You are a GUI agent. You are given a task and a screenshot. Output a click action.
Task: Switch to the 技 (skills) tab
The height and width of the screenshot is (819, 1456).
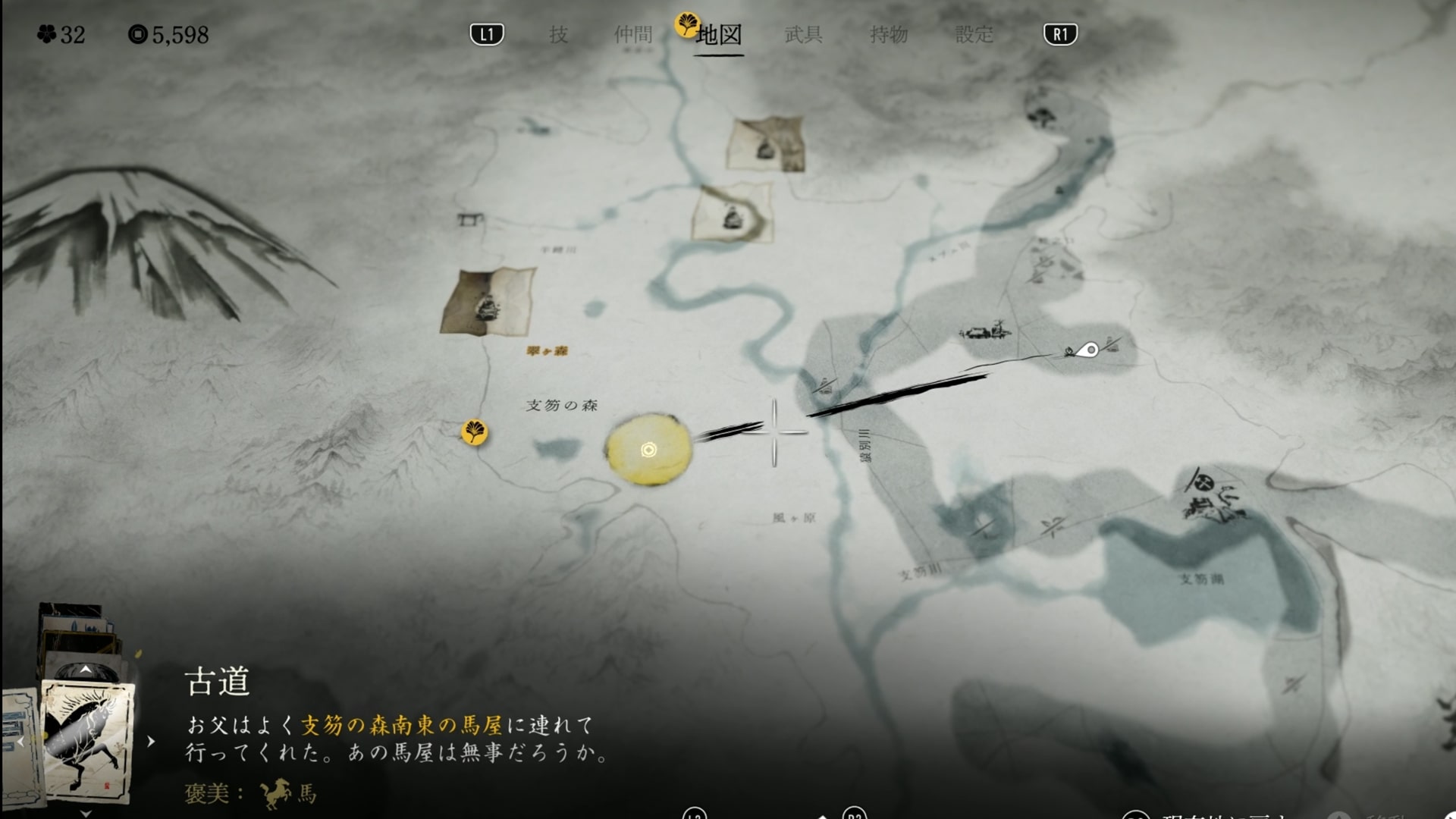[x=558, y=35]
